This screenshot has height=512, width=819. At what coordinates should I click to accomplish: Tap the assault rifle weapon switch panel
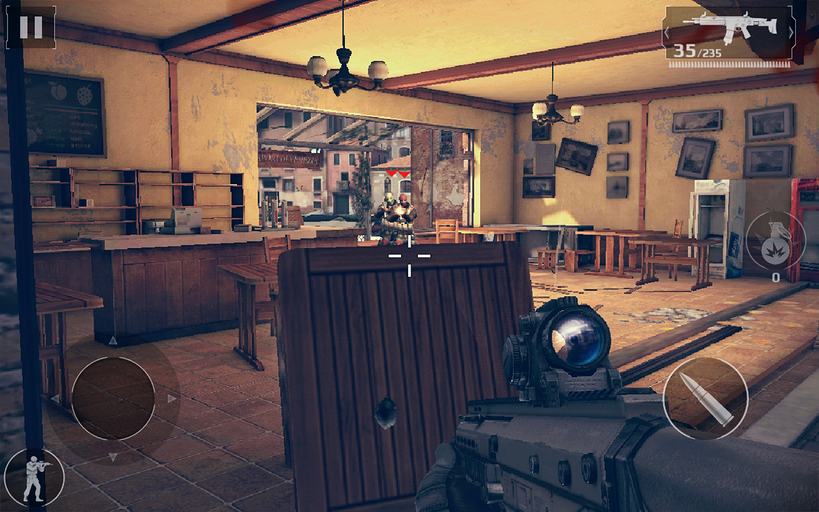pyautogui.click(x=729, y=34)
